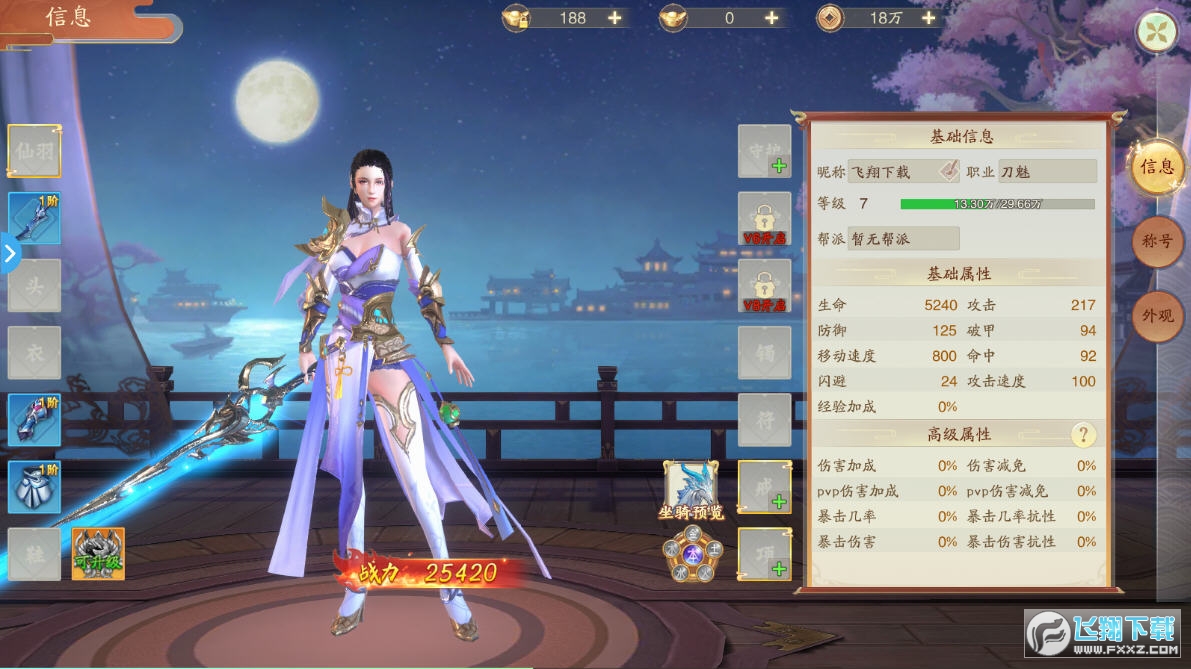The width and height of the screenshot is (1191, 669).
Task: Edit the nickname with the pencil icon
Action: coord(948,172)
